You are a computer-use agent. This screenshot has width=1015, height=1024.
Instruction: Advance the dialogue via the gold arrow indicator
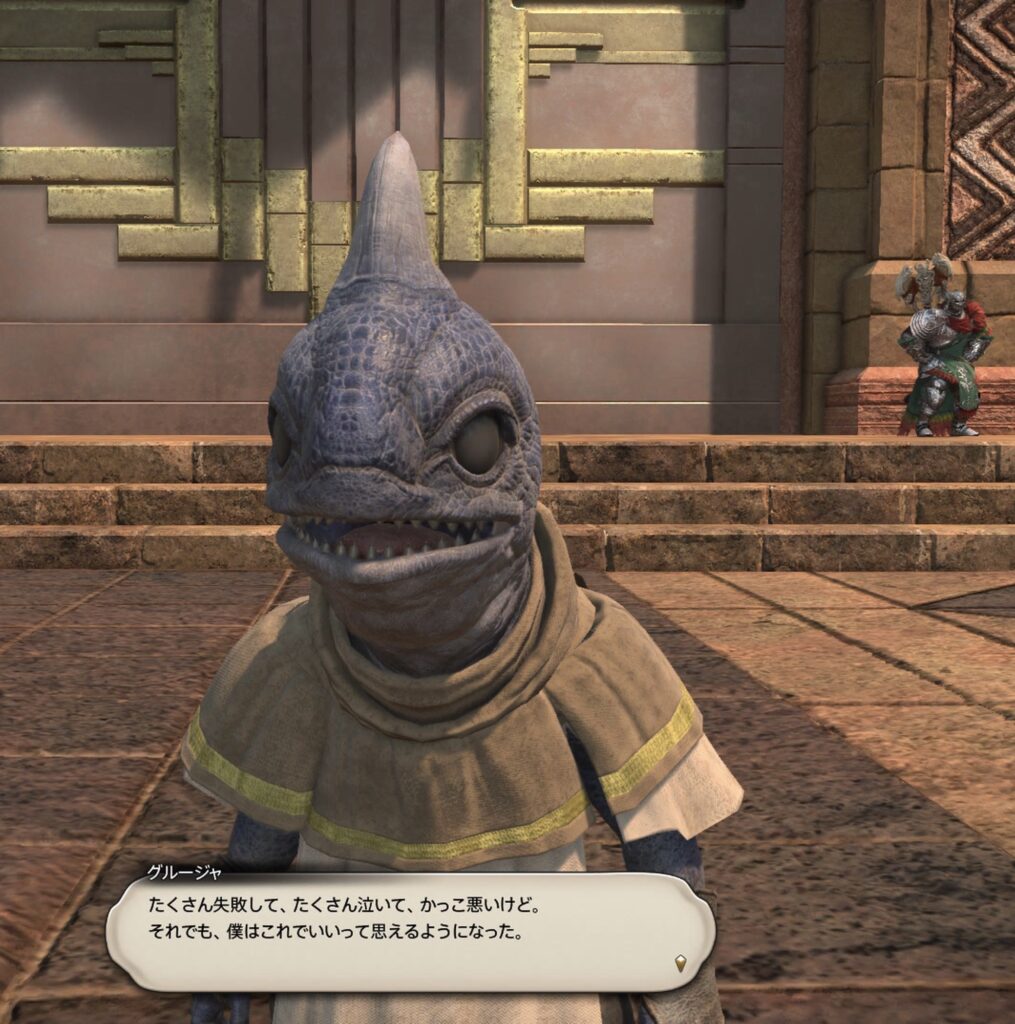coord(681,963)
